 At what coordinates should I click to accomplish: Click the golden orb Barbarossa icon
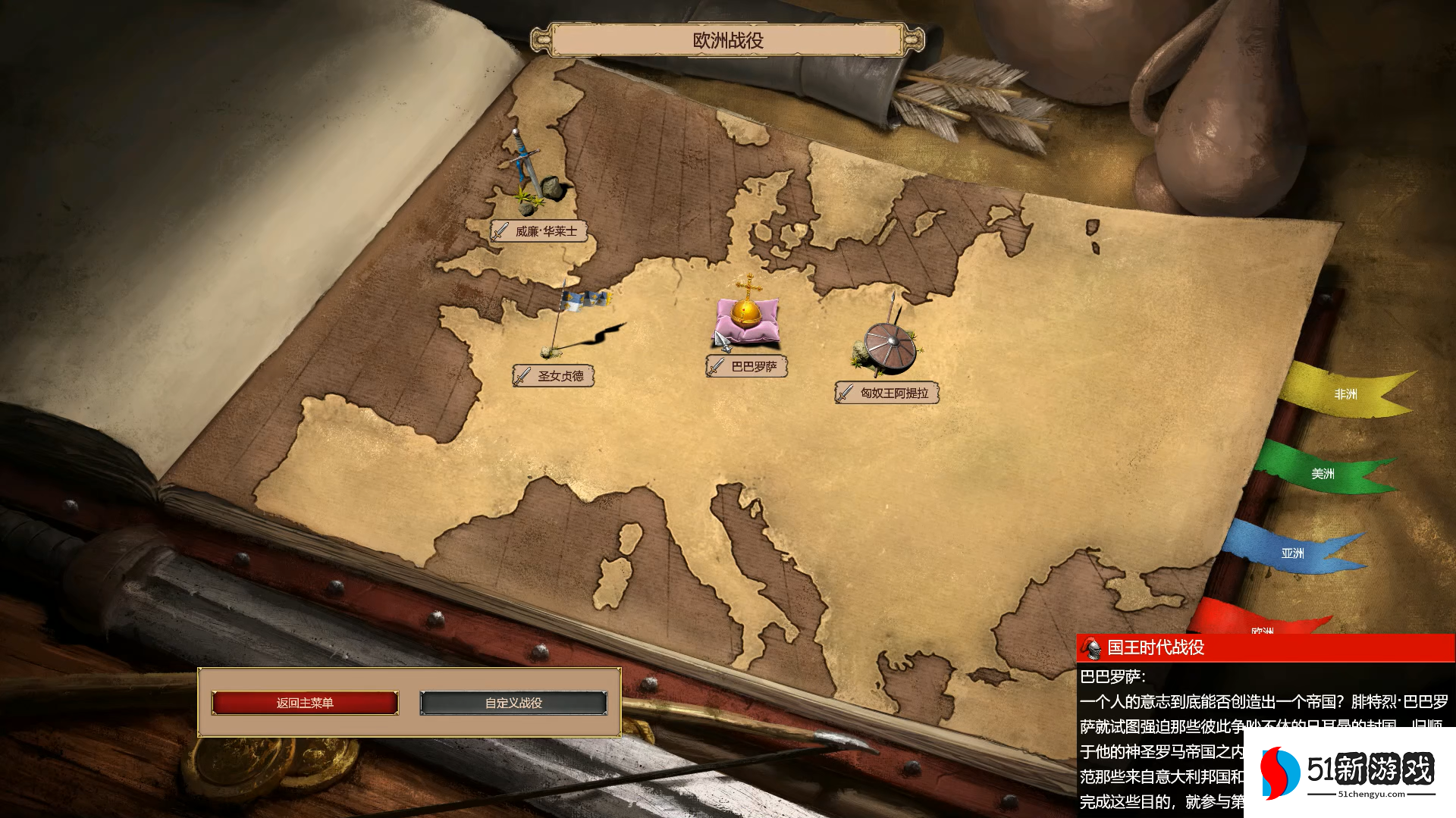[747, 315]
